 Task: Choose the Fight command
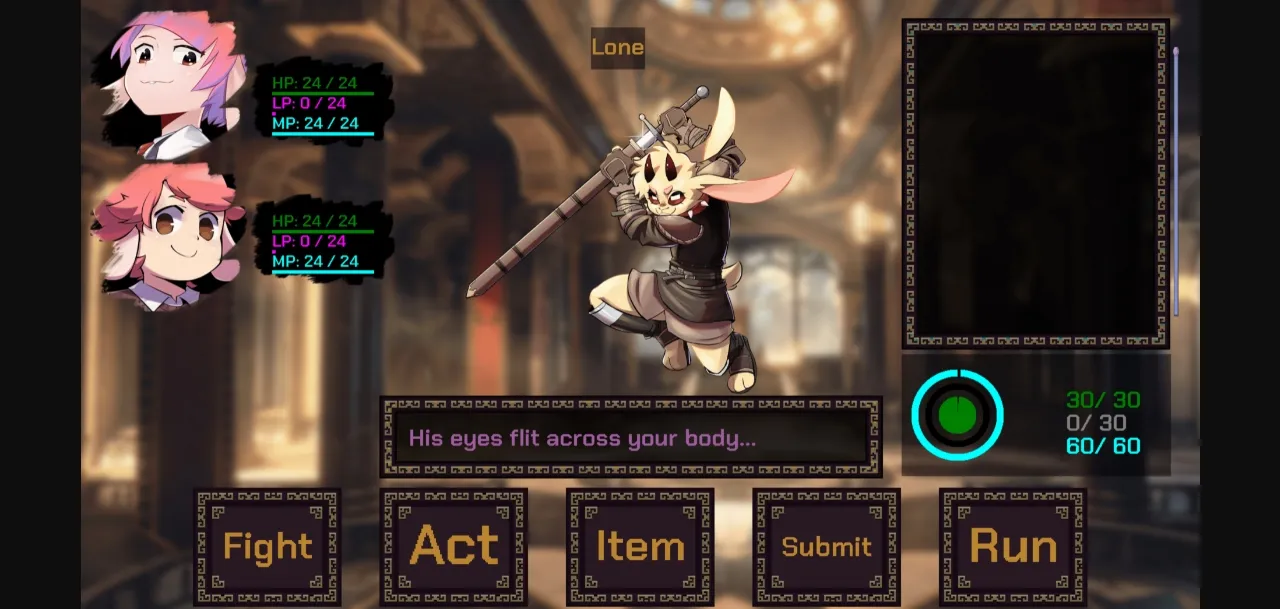tap(267, 546)
